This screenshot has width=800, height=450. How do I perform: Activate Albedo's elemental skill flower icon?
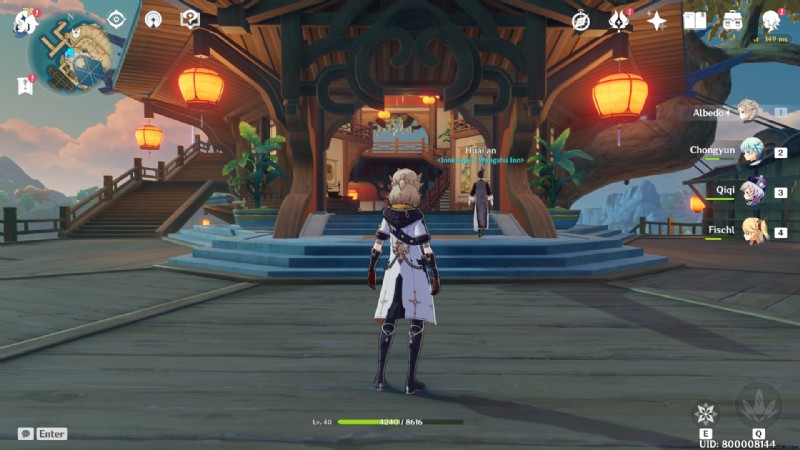pyautogui.click(x=706, y=413)
